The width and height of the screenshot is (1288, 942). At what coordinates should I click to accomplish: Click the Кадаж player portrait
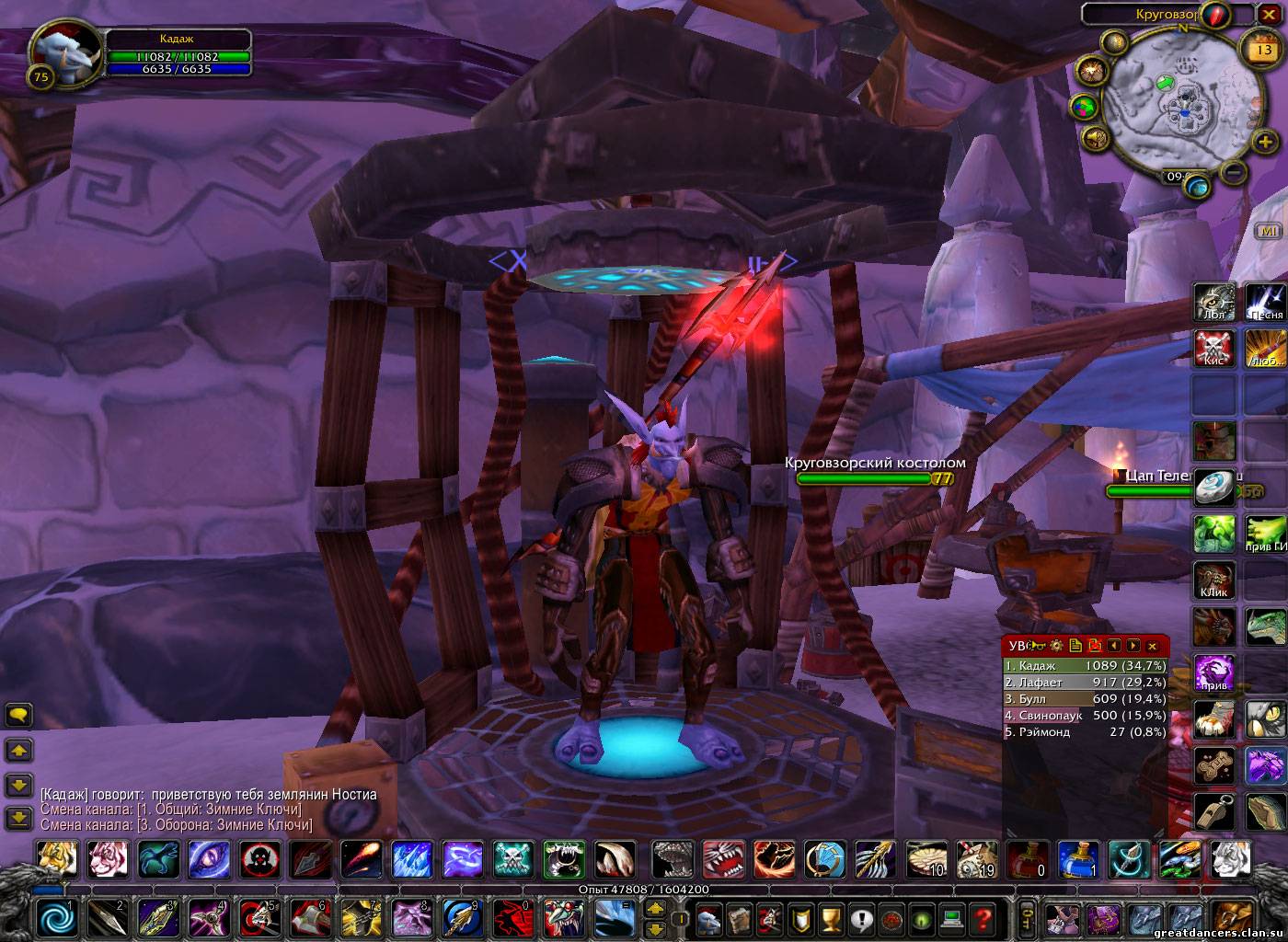coord(57,50)
